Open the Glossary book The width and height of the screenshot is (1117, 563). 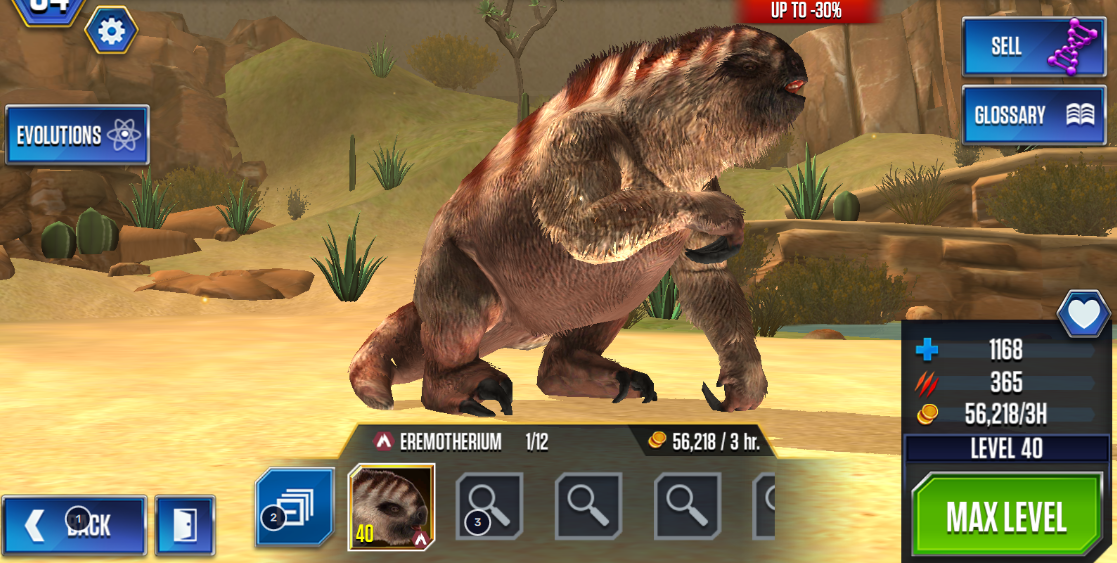[1034, 115]
